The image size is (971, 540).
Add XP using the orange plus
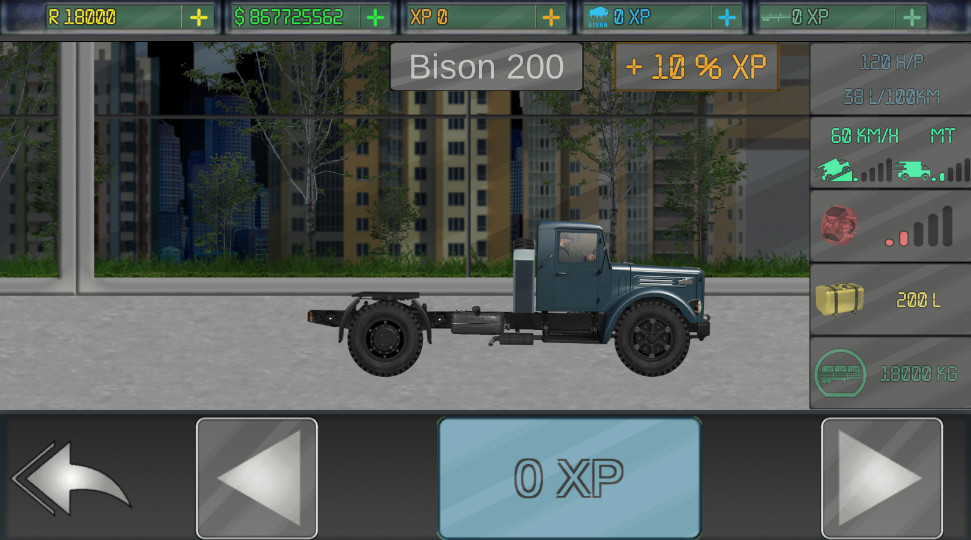(550, 17)
